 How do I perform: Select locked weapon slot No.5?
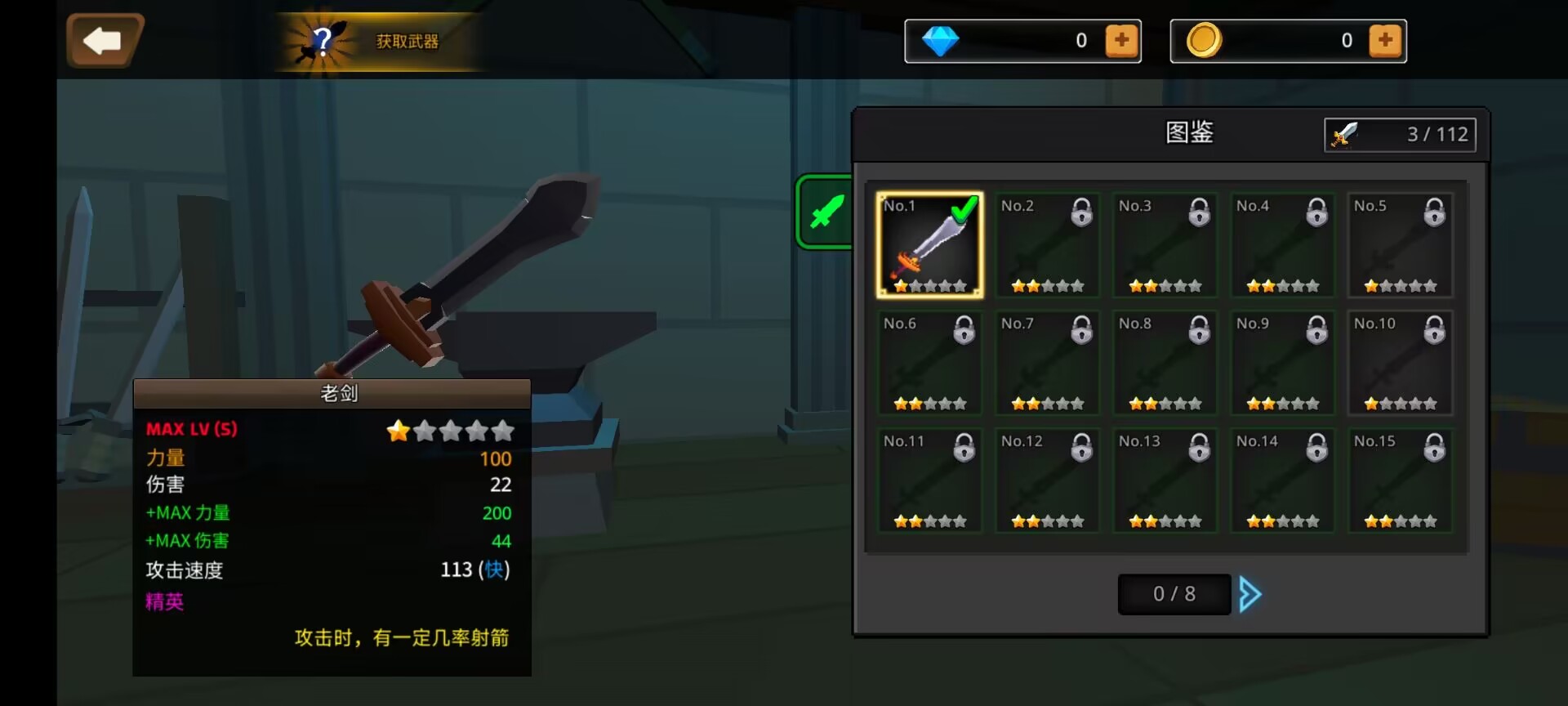1400,245
